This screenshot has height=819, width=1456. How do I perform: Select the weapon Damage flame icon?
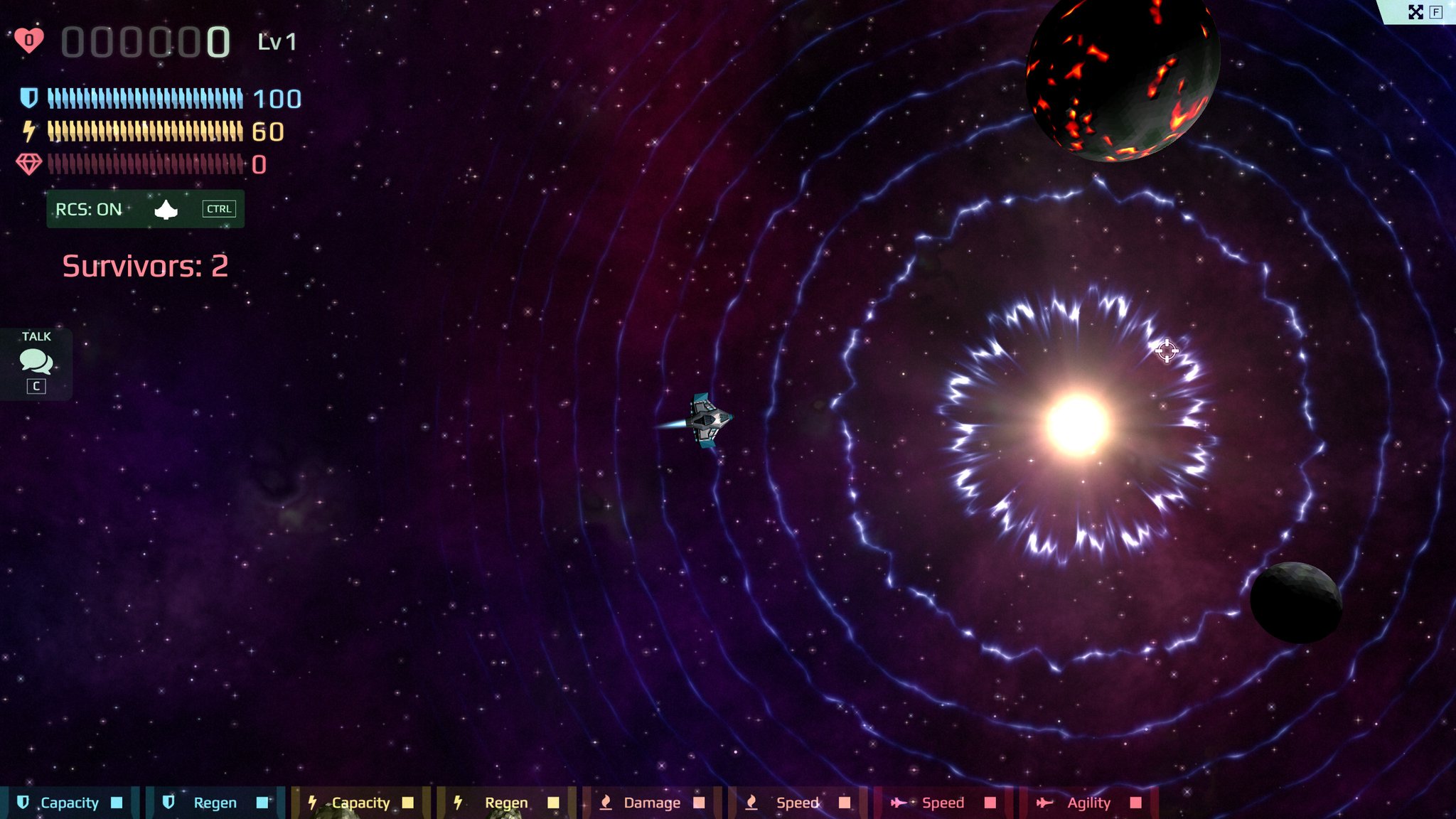[606, 803]
